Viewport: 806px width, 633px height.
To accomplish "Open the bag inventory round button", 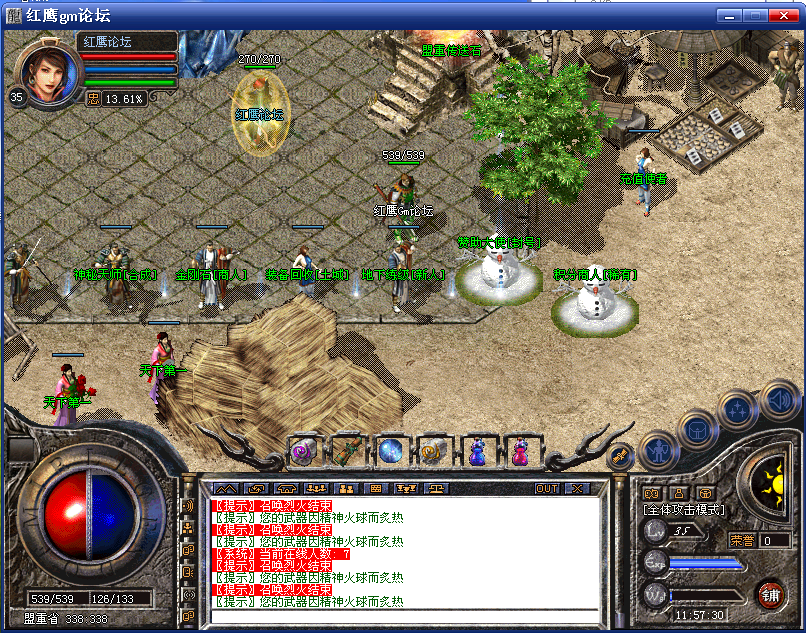I will tap(695, 429).
